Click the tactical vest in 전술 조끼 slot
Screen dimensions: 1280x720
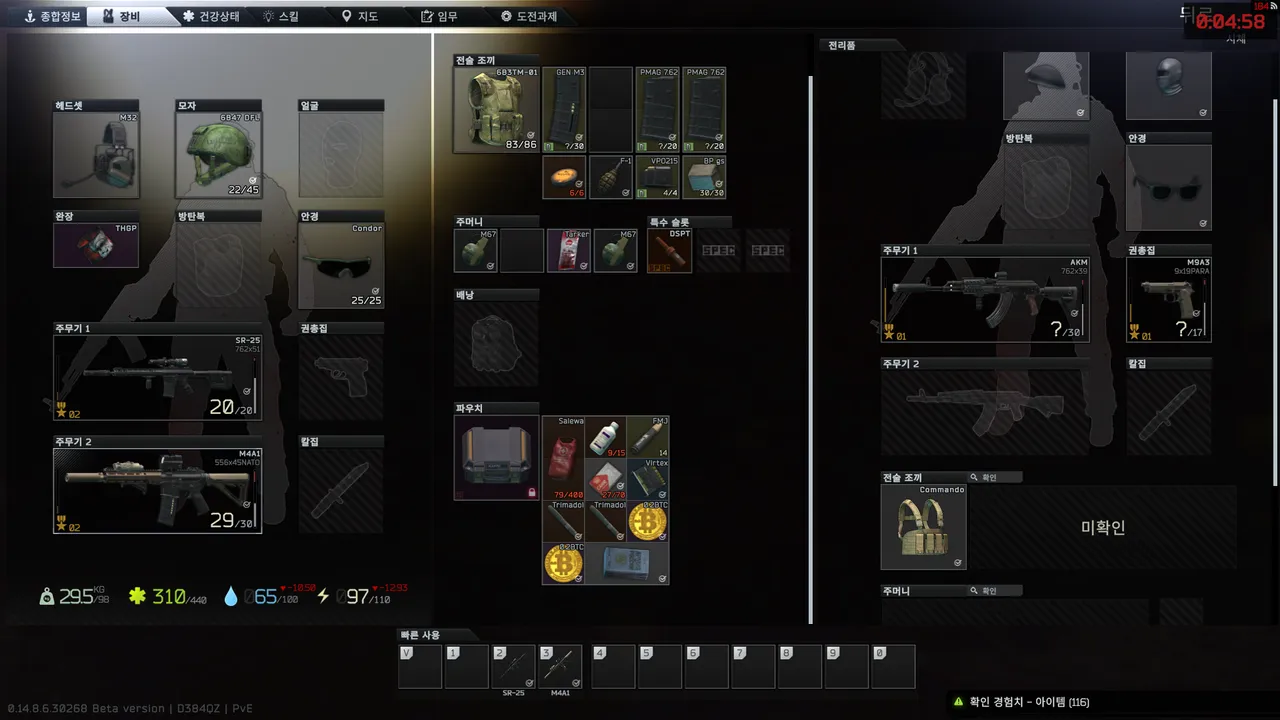pos(497,110)
